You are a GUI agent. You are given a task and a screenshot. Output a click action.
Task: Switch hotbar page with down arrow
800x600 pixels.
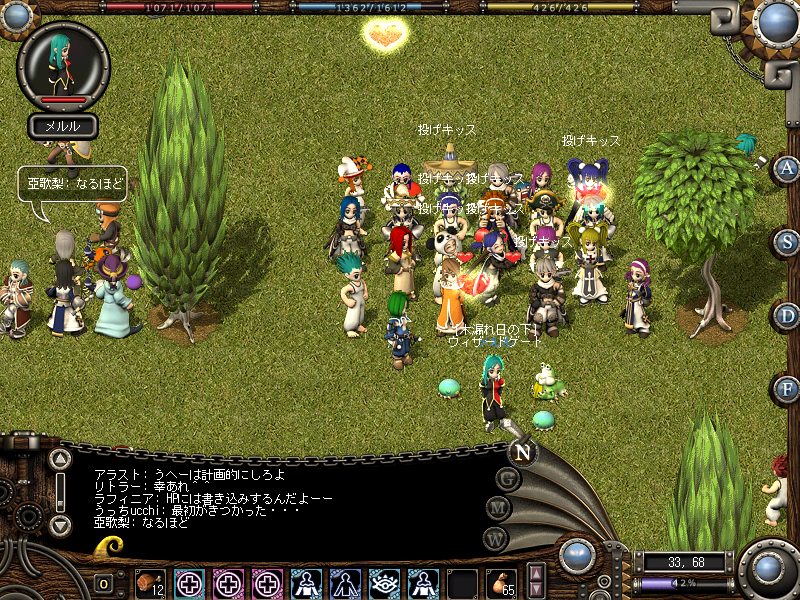click(536, 591)
